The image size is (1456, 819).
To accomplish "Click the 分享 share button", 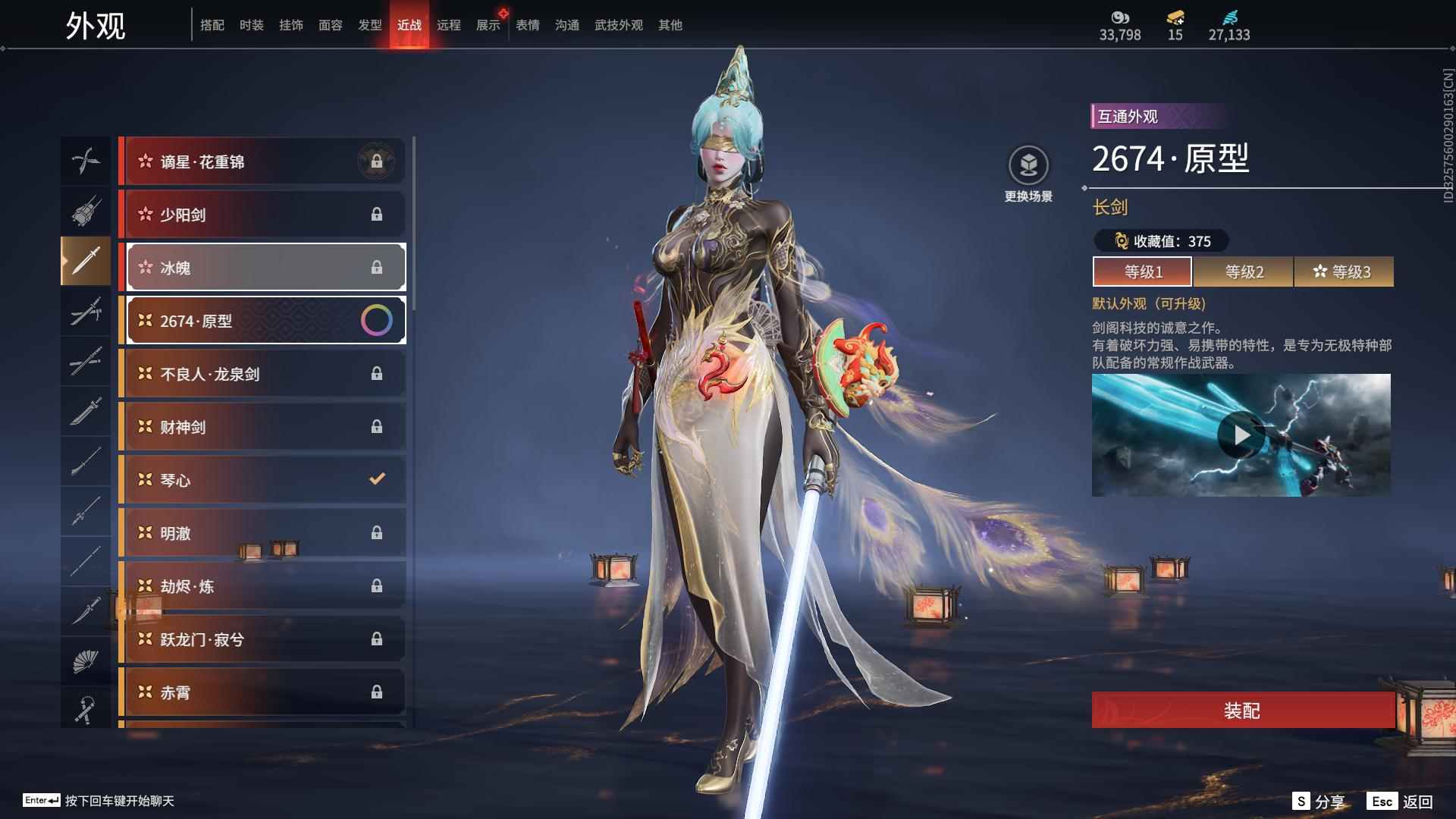I will [1319, 801].
